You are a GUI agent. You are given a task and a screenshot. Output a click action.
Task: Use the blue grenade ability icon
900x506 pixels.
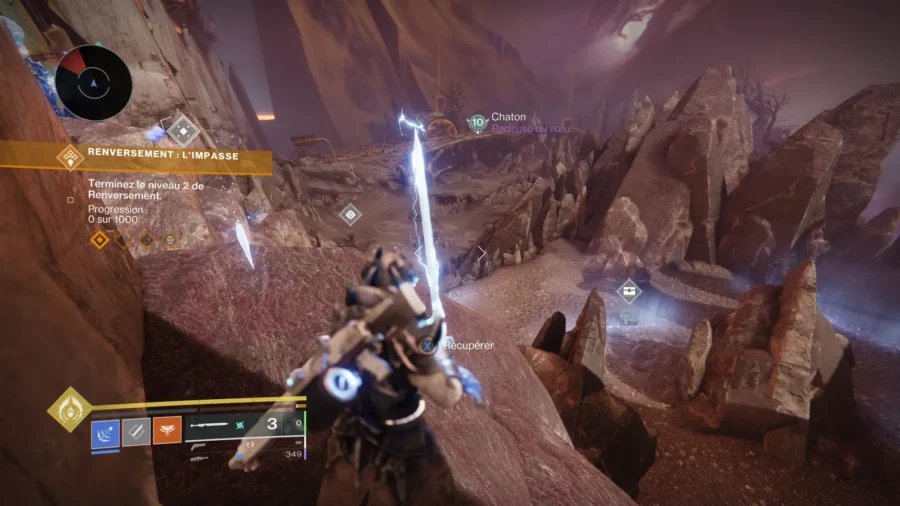[x=105, y=432]
